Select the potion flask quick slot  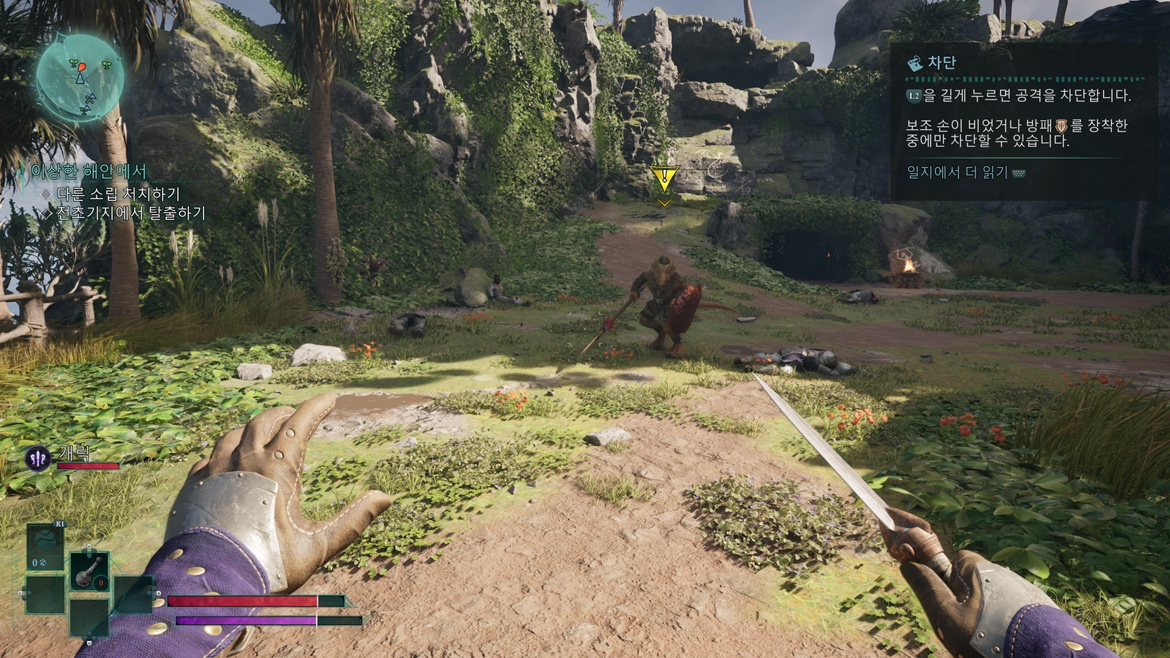[90, 570]
